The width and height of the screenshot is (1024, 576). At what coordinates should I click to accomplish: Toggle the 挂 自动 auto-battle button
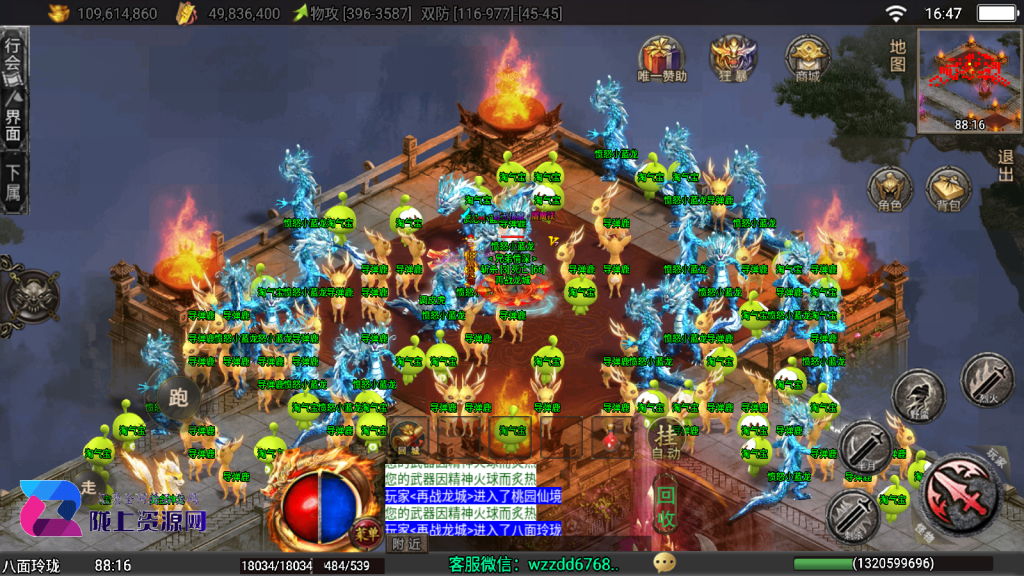[x=666, y=440]
